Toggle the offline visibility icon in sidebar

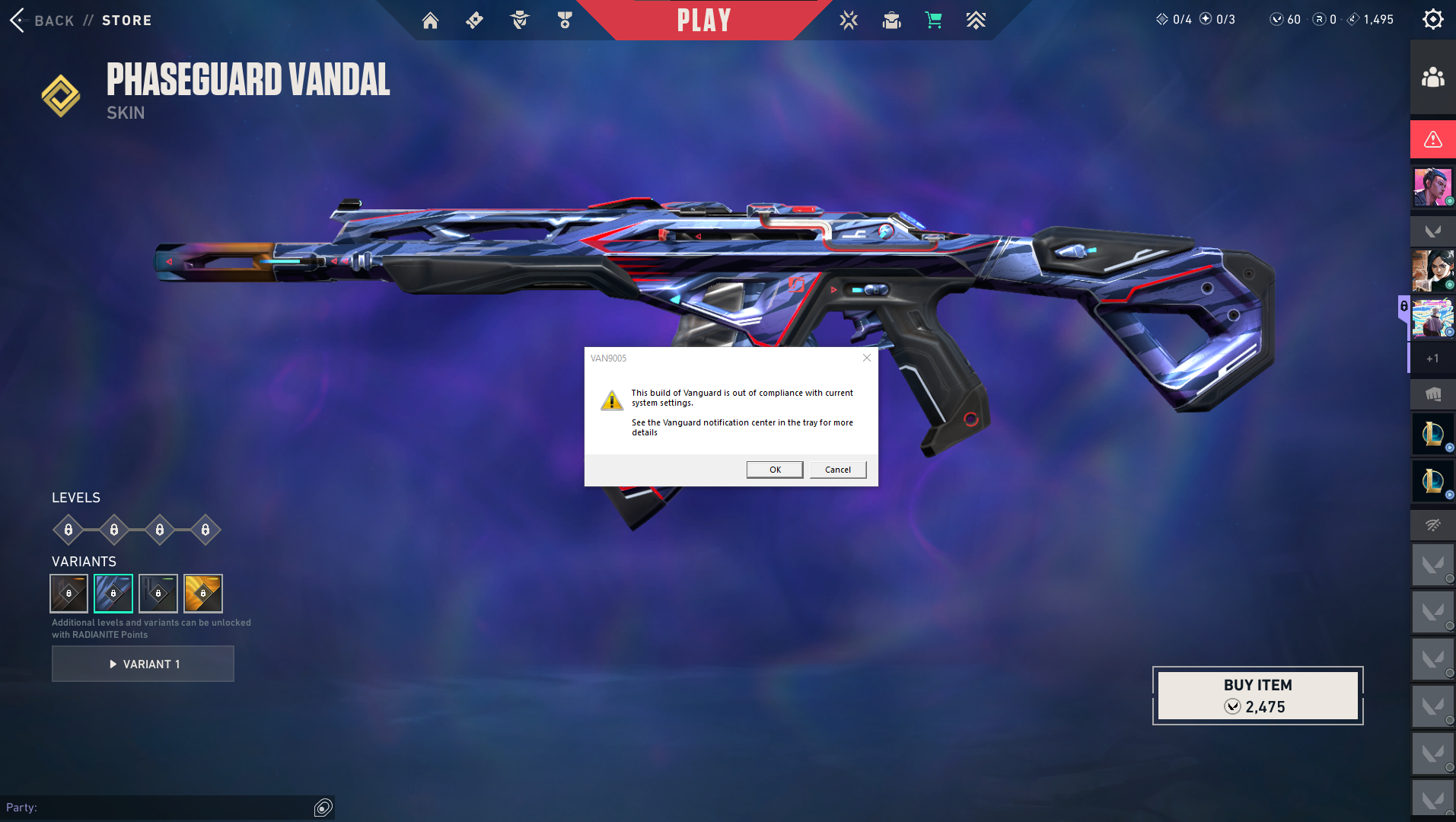coord(1432,525)
